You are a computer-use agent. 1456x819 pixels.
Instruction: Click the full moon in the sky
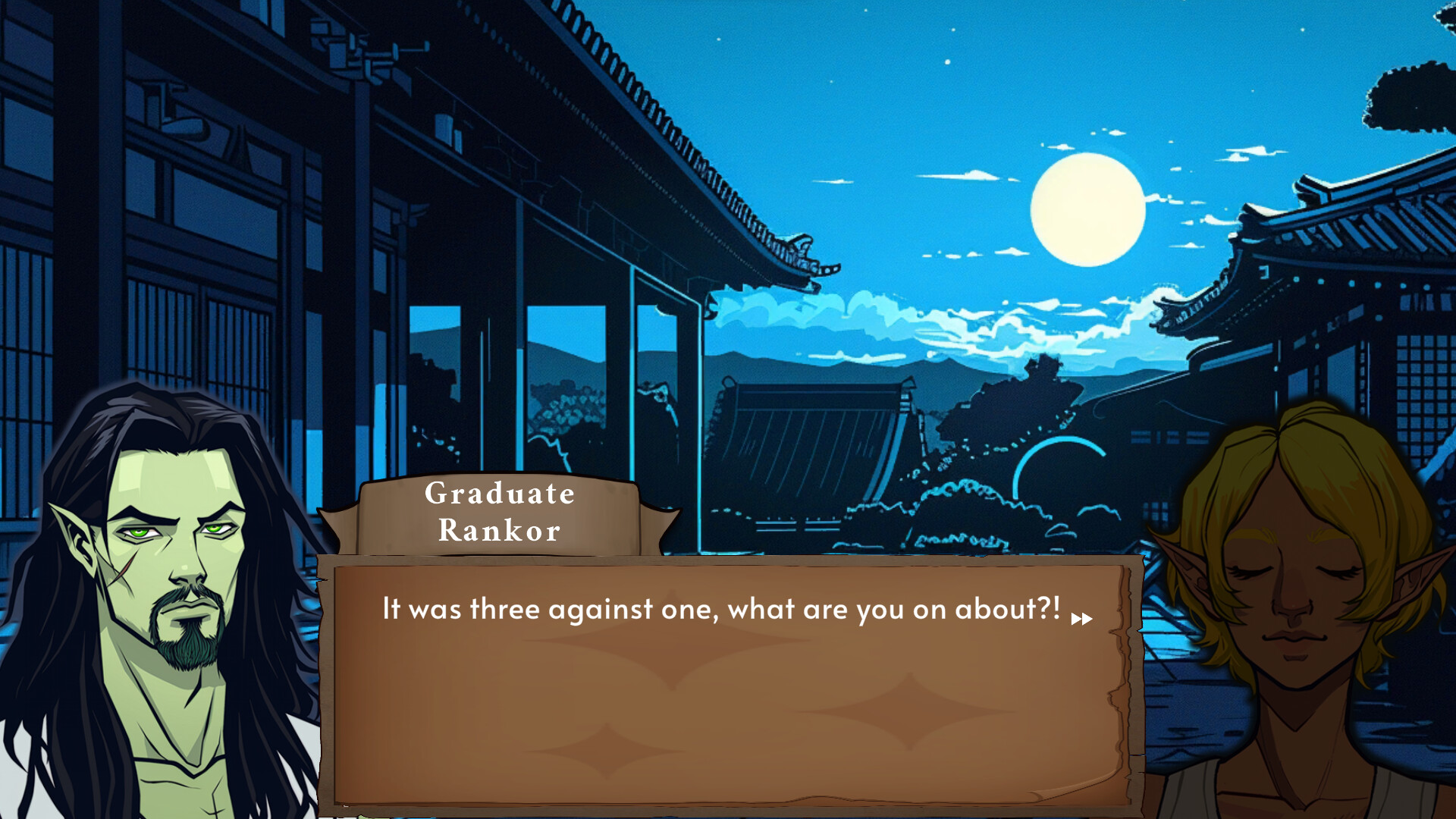1087,207
